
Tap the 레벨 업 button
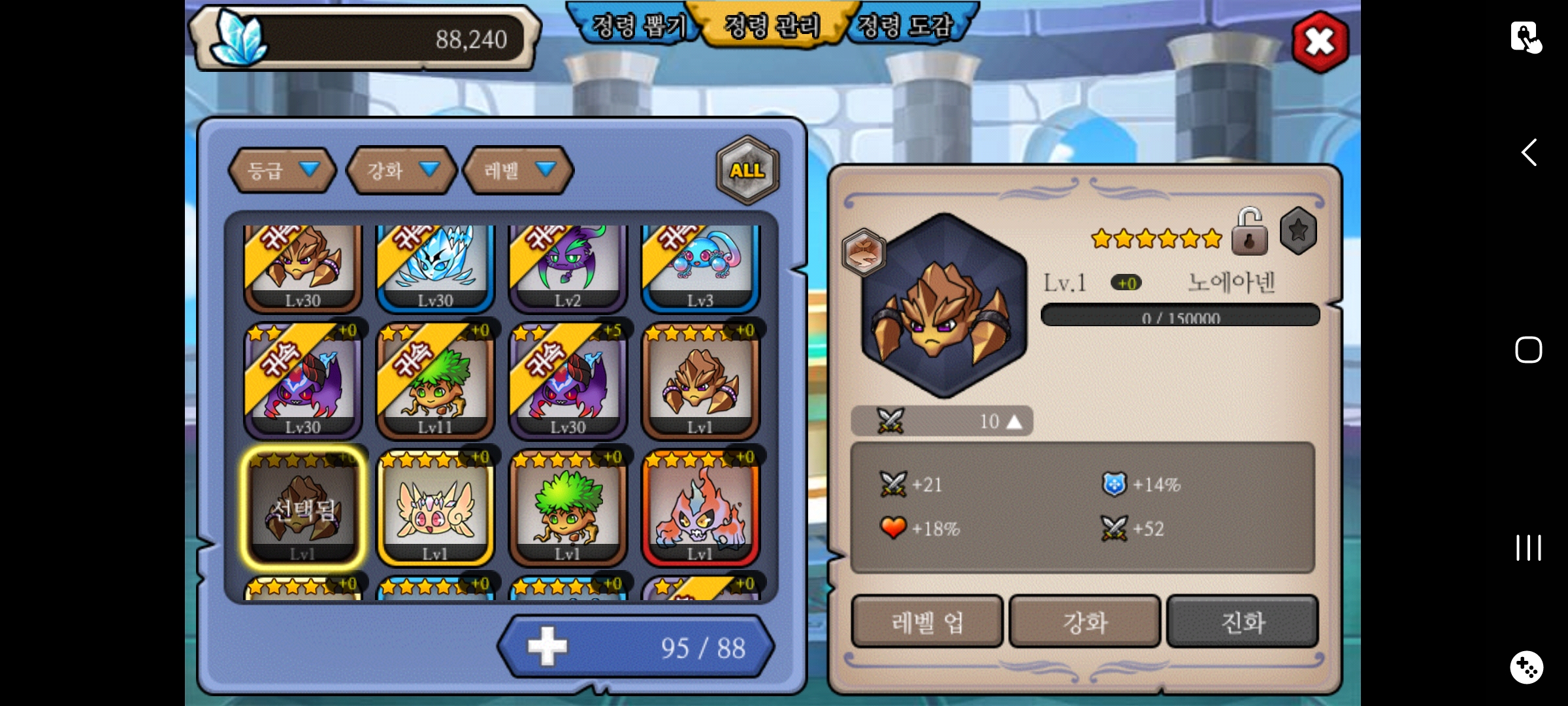[x=927, y=622]
